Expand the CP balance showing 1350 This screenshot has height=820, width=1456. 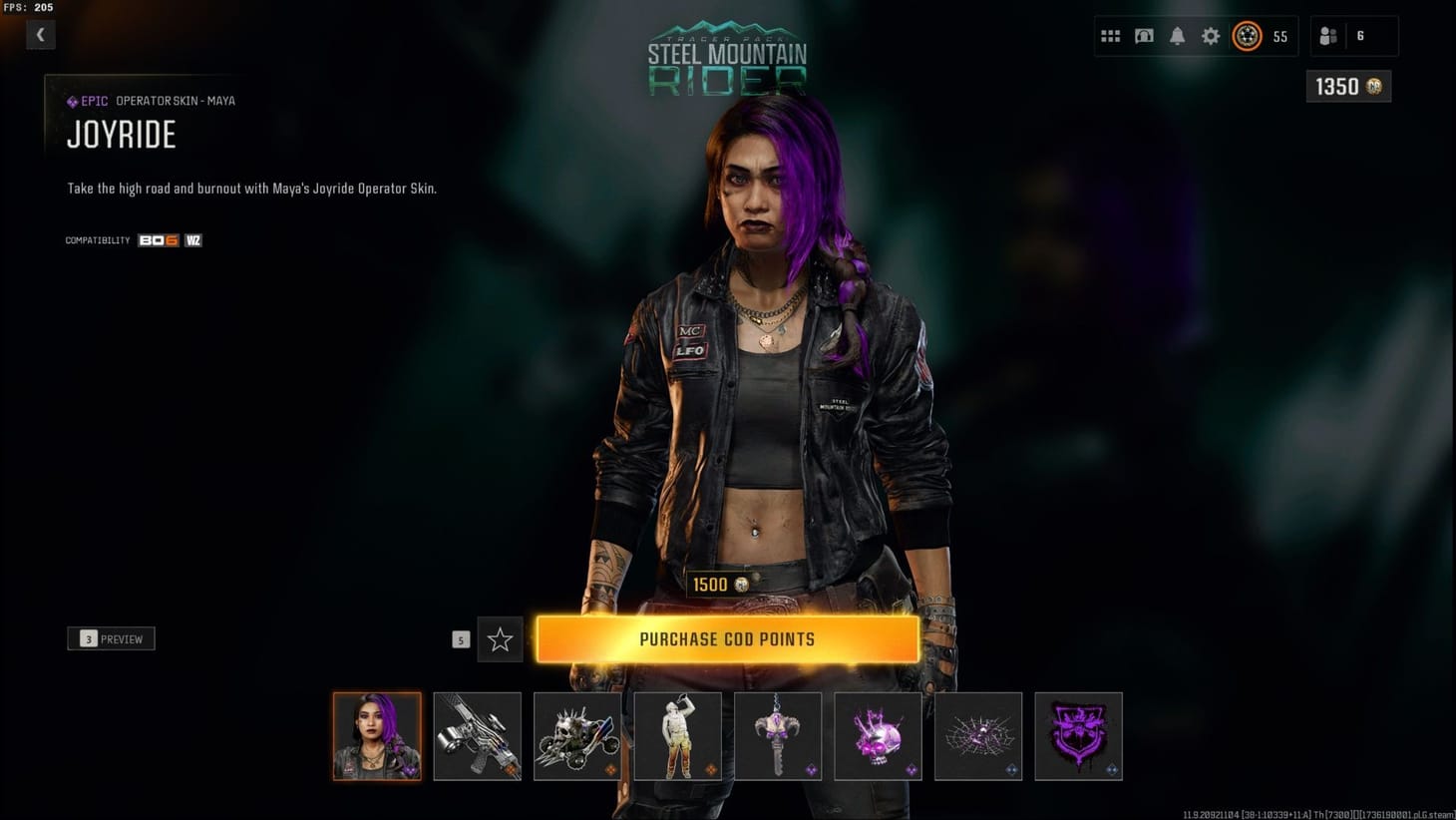1347,87
